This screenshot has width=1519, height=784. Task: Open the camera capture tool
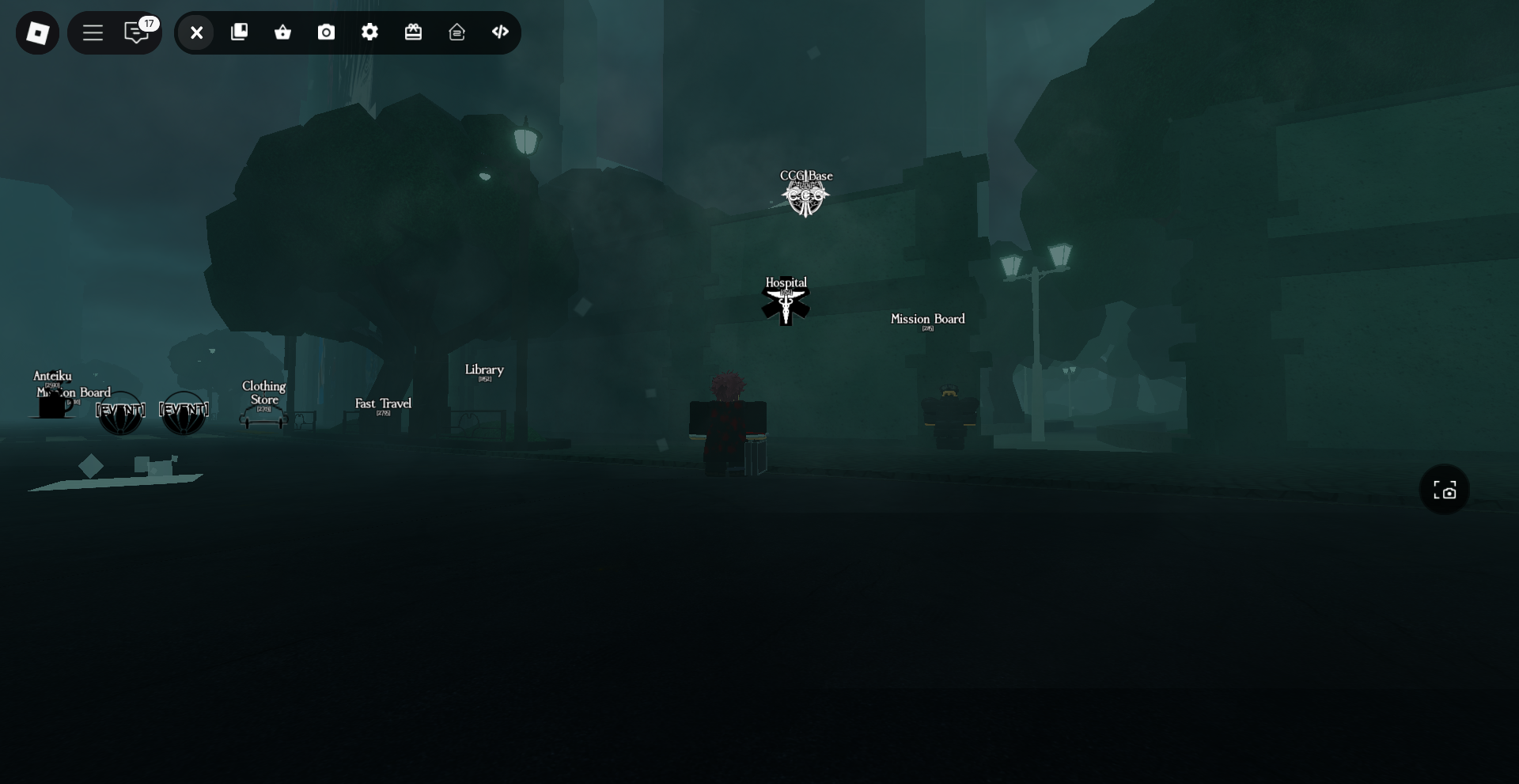[326, 32]
